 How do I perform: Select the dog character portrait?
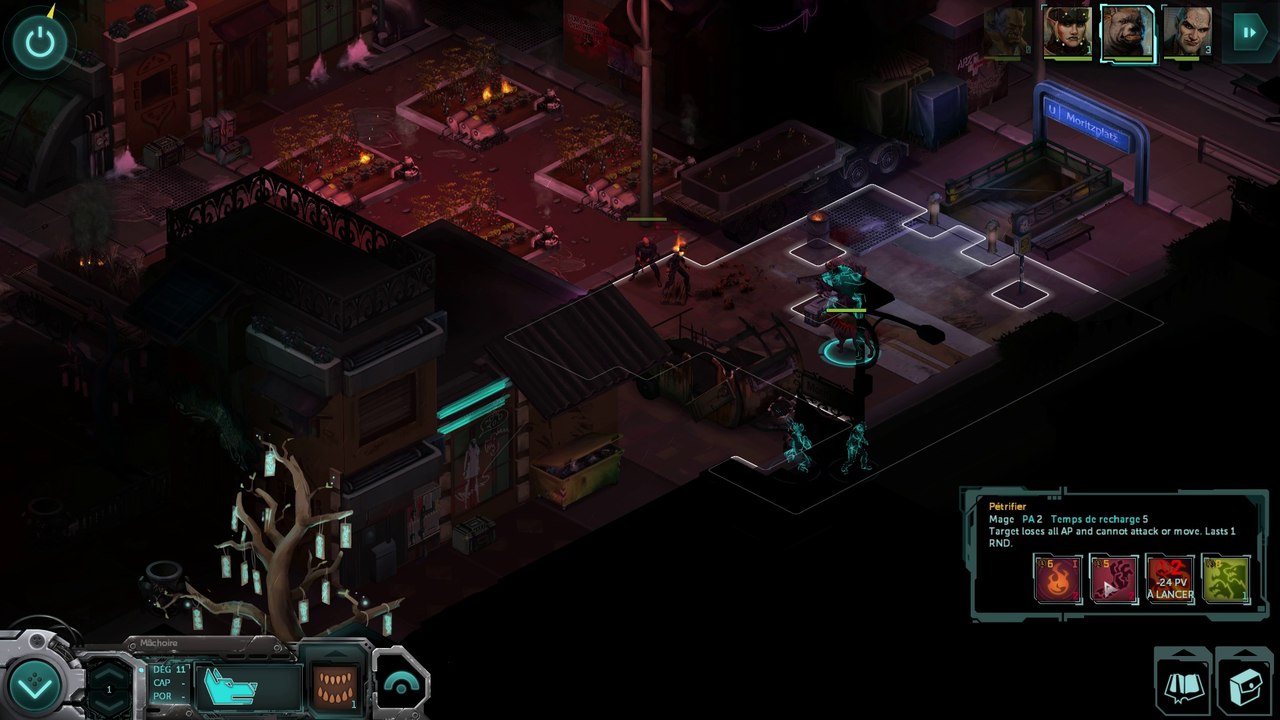(1127, 33)
